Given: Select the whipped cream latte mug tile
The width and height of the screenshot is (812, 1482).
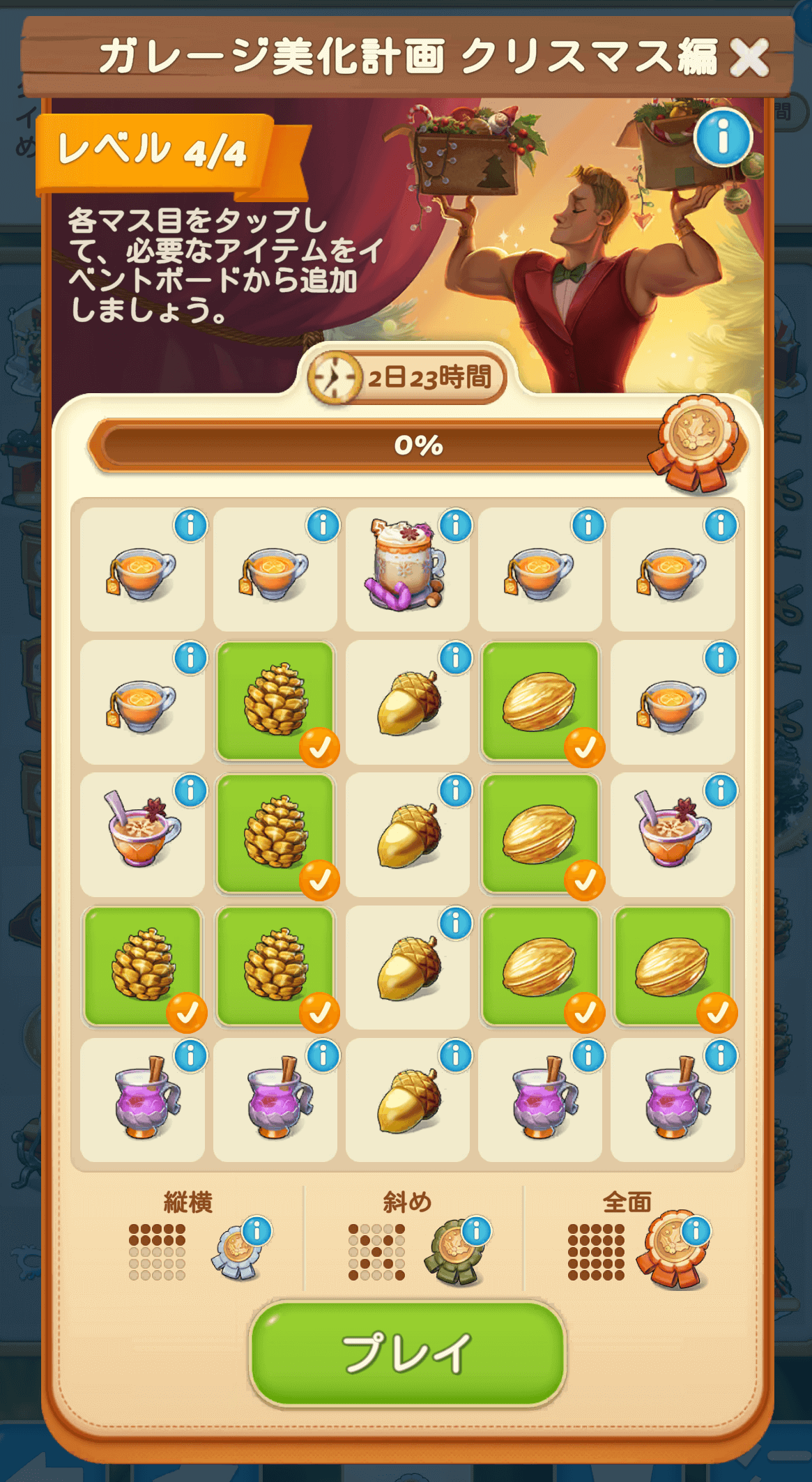Looking at the screenshot, I should point(407,566).
